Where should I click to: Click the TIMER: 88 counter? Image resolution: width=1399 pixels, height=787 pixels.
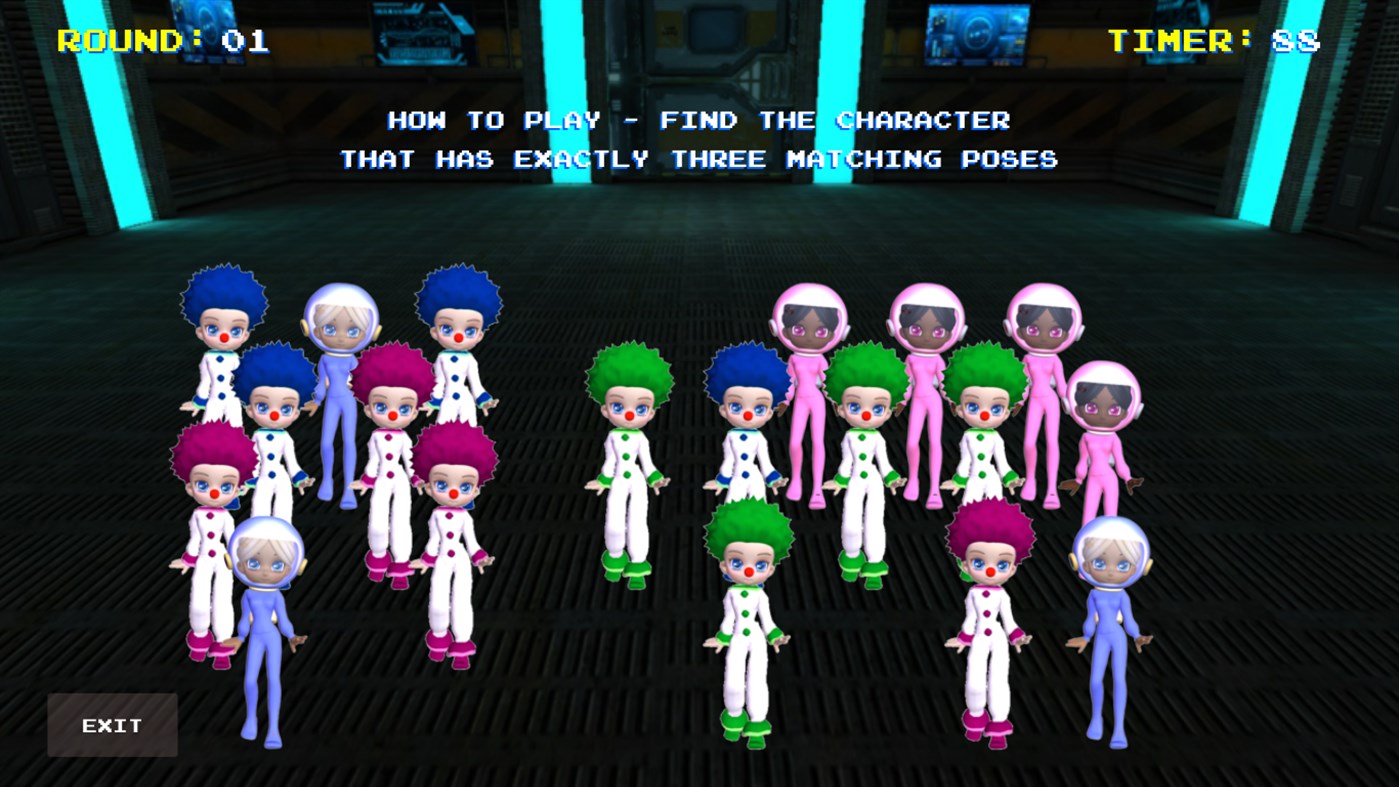[1215, 40]
